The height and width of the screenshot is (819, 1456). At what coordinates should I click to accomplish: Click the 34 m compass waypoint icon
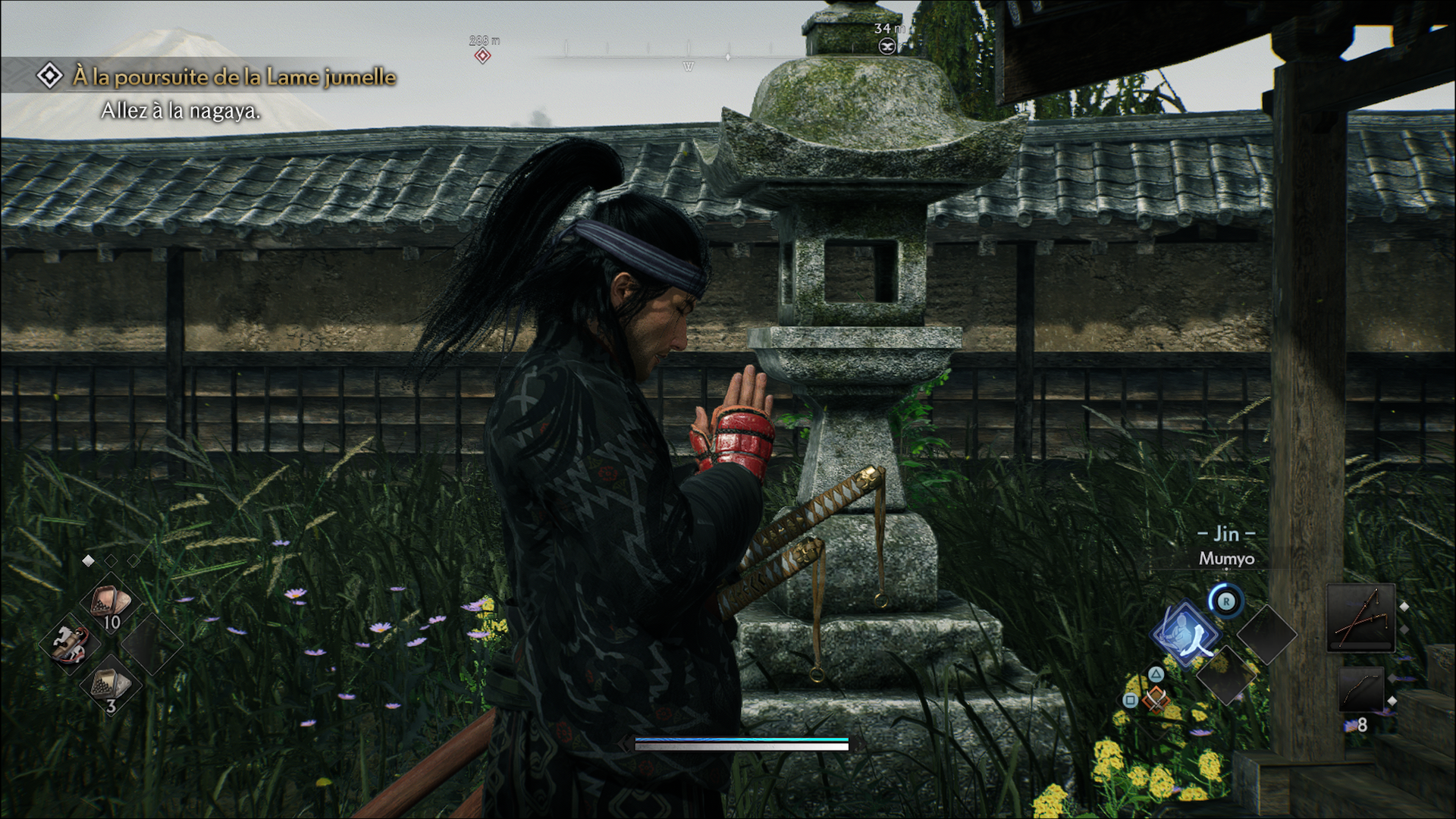tap(886, 46)
